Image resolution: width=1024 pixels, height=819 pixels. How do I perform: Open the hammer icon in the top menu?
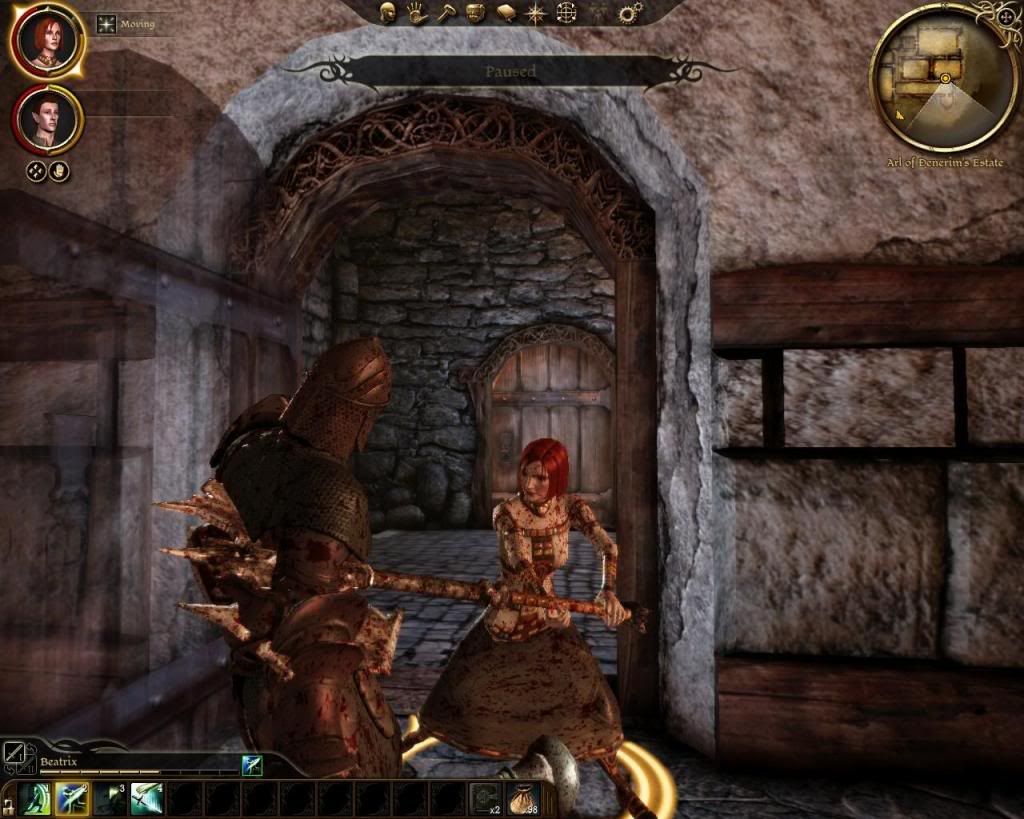coord(445,12)
